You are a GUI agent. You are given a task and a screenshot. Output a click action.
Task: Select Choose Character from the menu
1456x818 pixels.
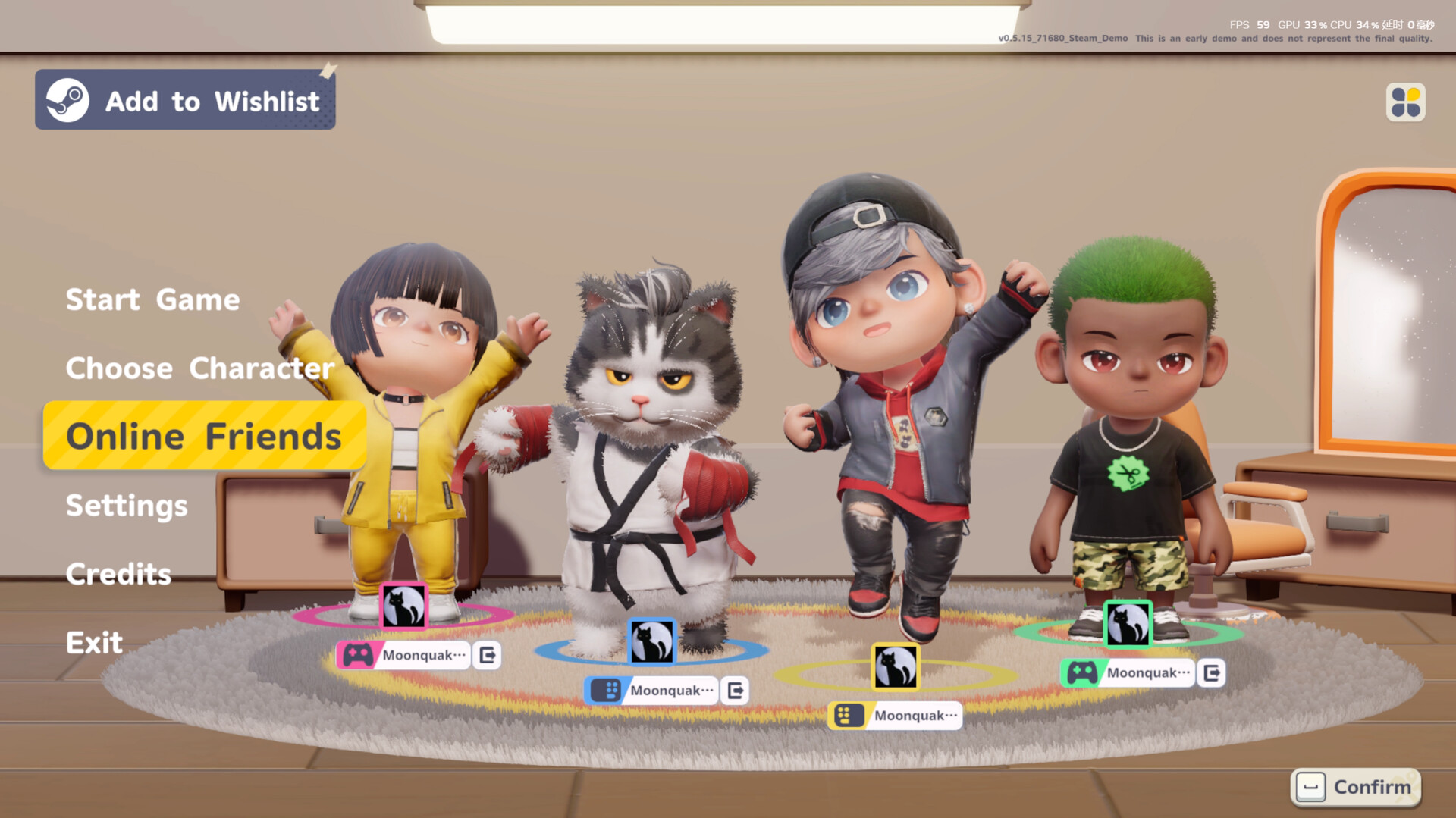pos(199,369)
